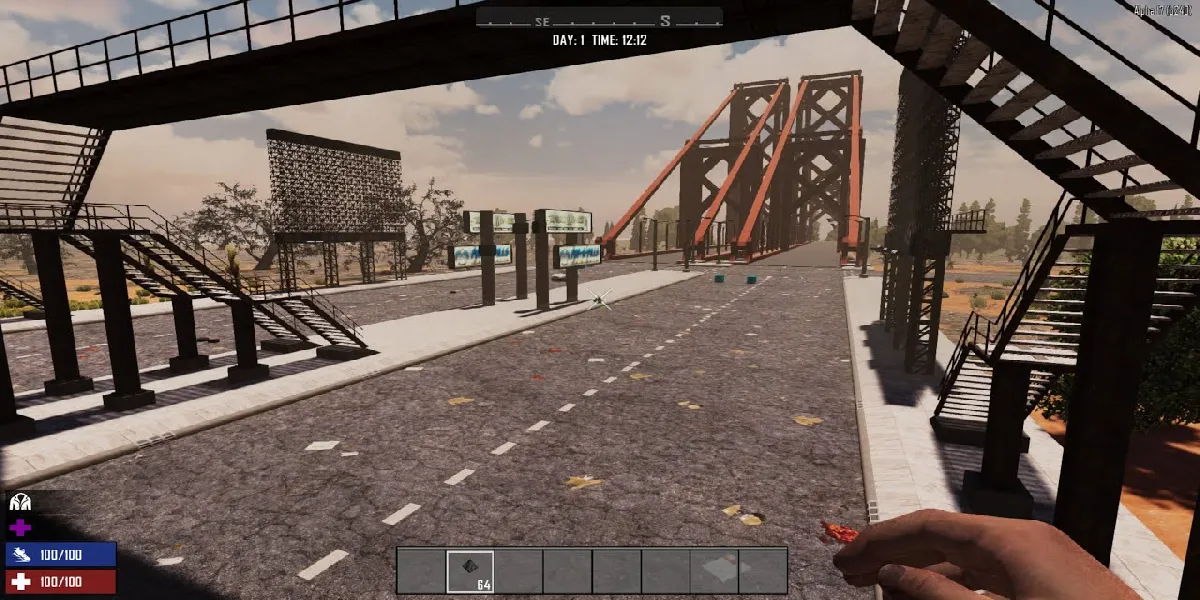
Task: Select the hotbar slot holding 64 items
Action: click(470, 571)
